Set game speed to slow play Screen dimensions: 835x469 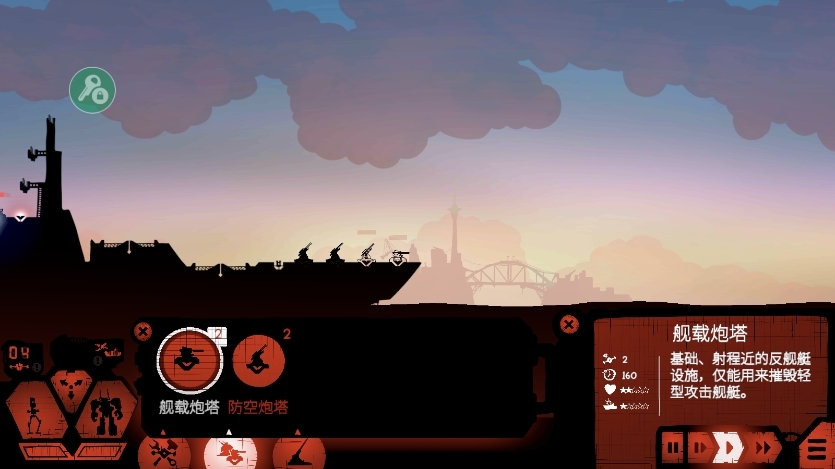(x=700, y=447)
